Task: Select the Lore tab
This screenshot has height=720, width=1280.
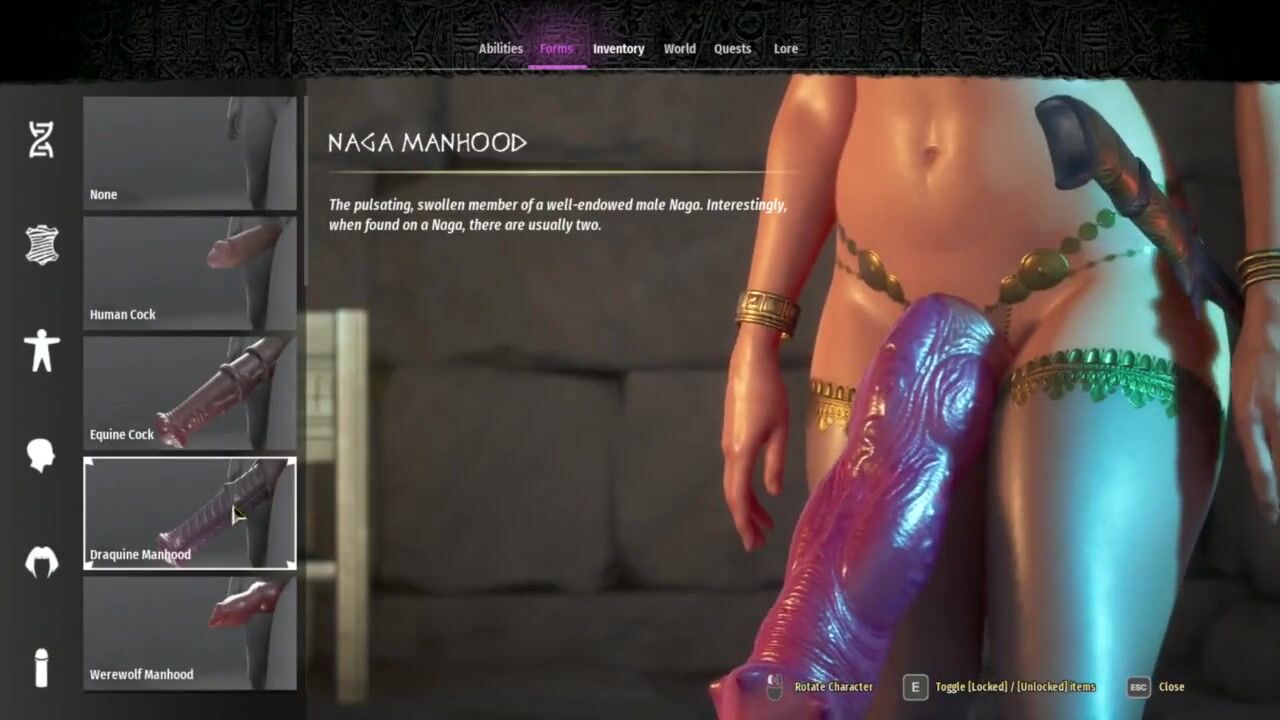Action: (x=785, y=48)
